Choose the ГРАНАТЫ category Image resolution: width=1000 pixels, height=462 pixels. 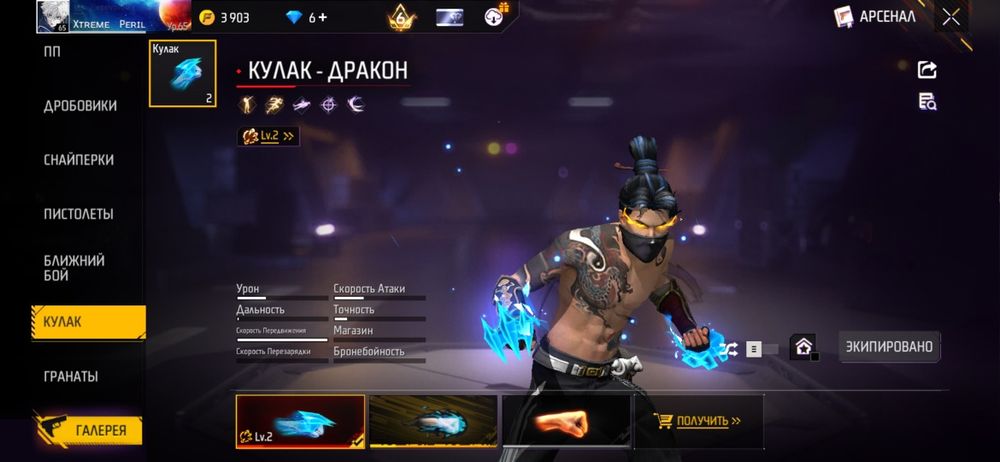coord(70,377)
